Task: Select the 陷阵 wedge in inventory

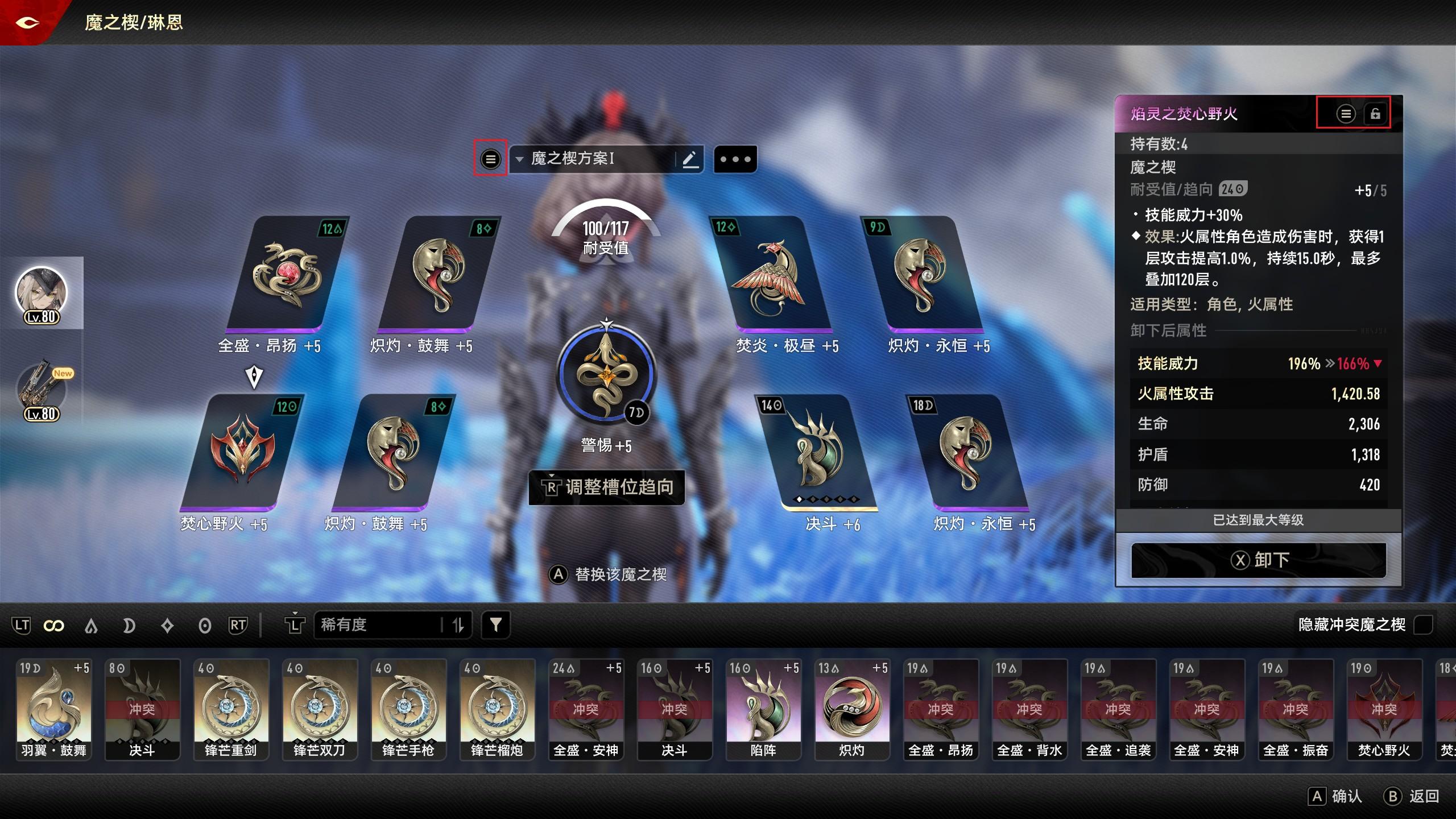Action: 763,709
